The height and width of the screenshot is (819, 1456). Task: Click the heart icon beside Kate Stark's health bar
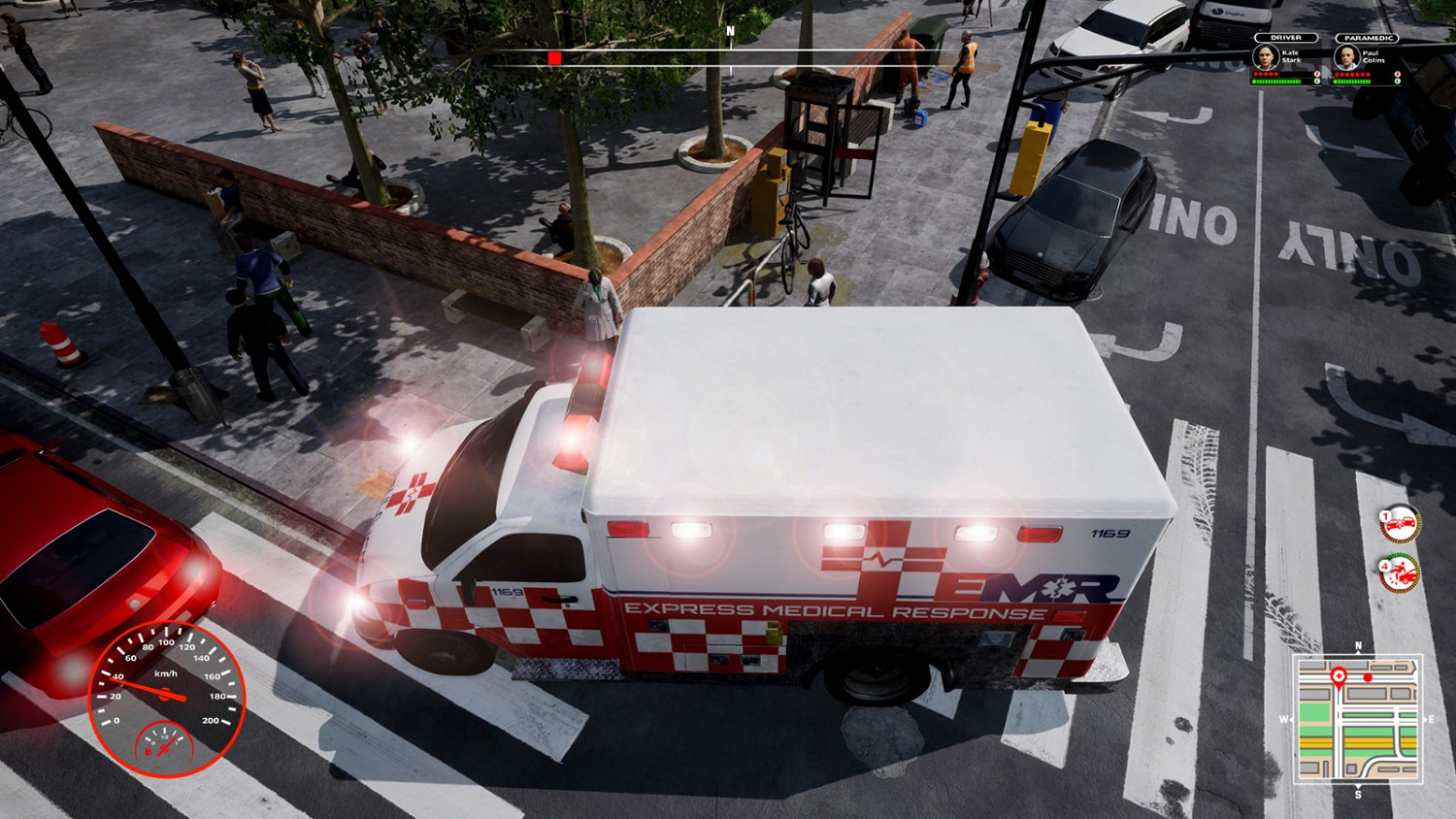[1317, 74]
